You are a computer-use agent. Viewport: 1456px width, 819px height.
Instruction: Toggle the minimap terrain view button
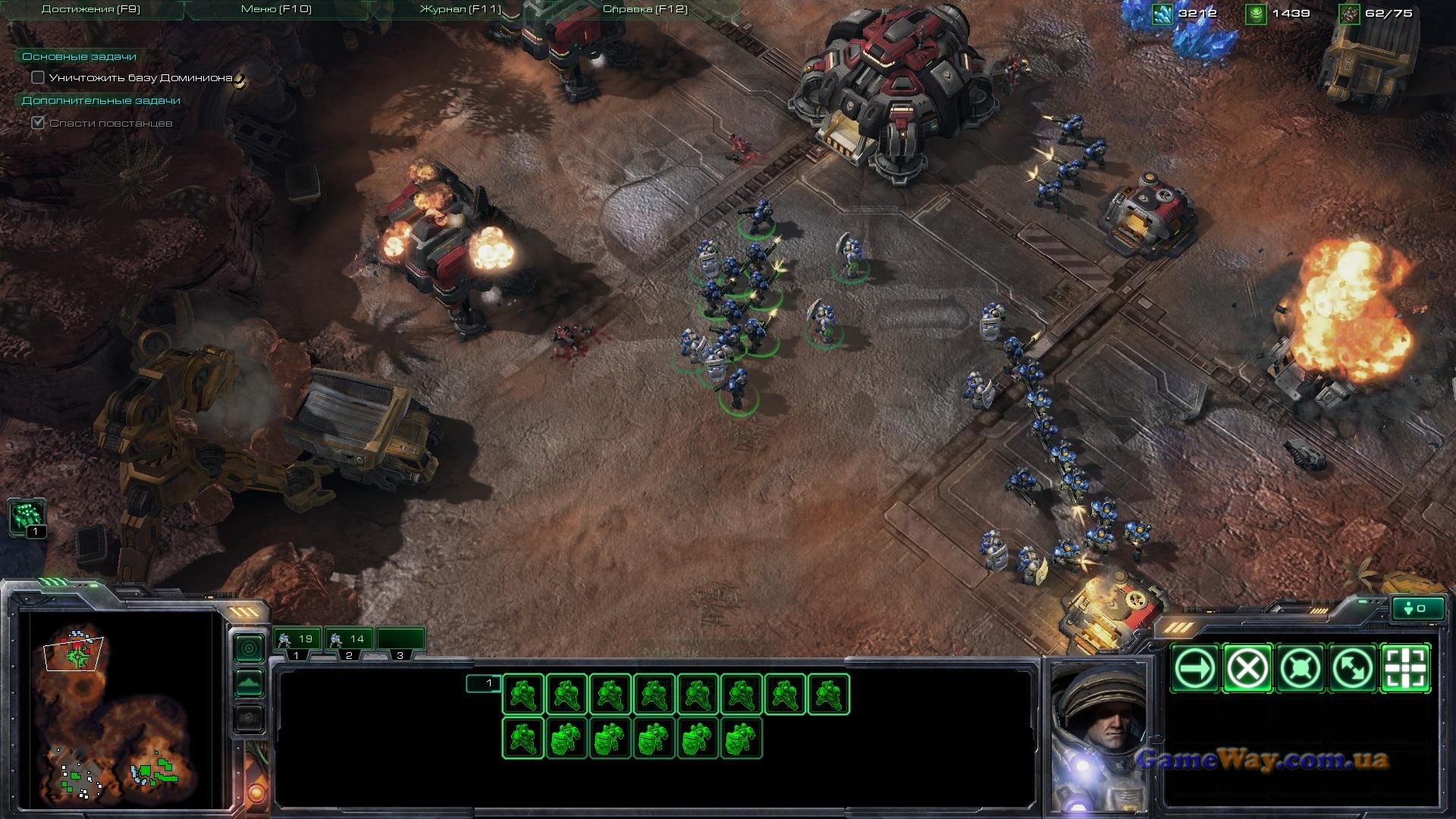249,683
